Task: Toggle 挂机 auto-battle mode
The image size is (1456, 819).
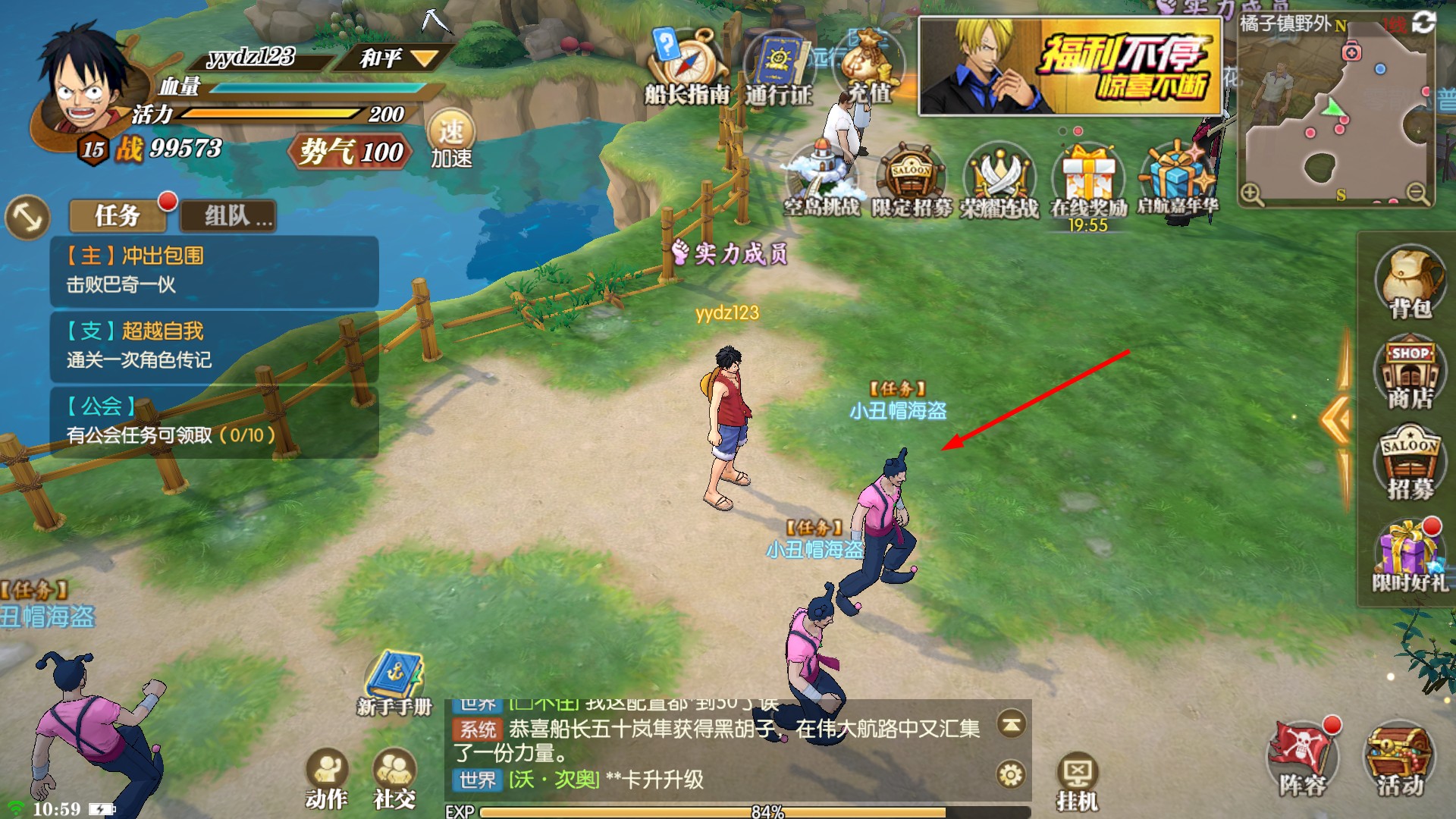Action: (x=1078, y=783)
